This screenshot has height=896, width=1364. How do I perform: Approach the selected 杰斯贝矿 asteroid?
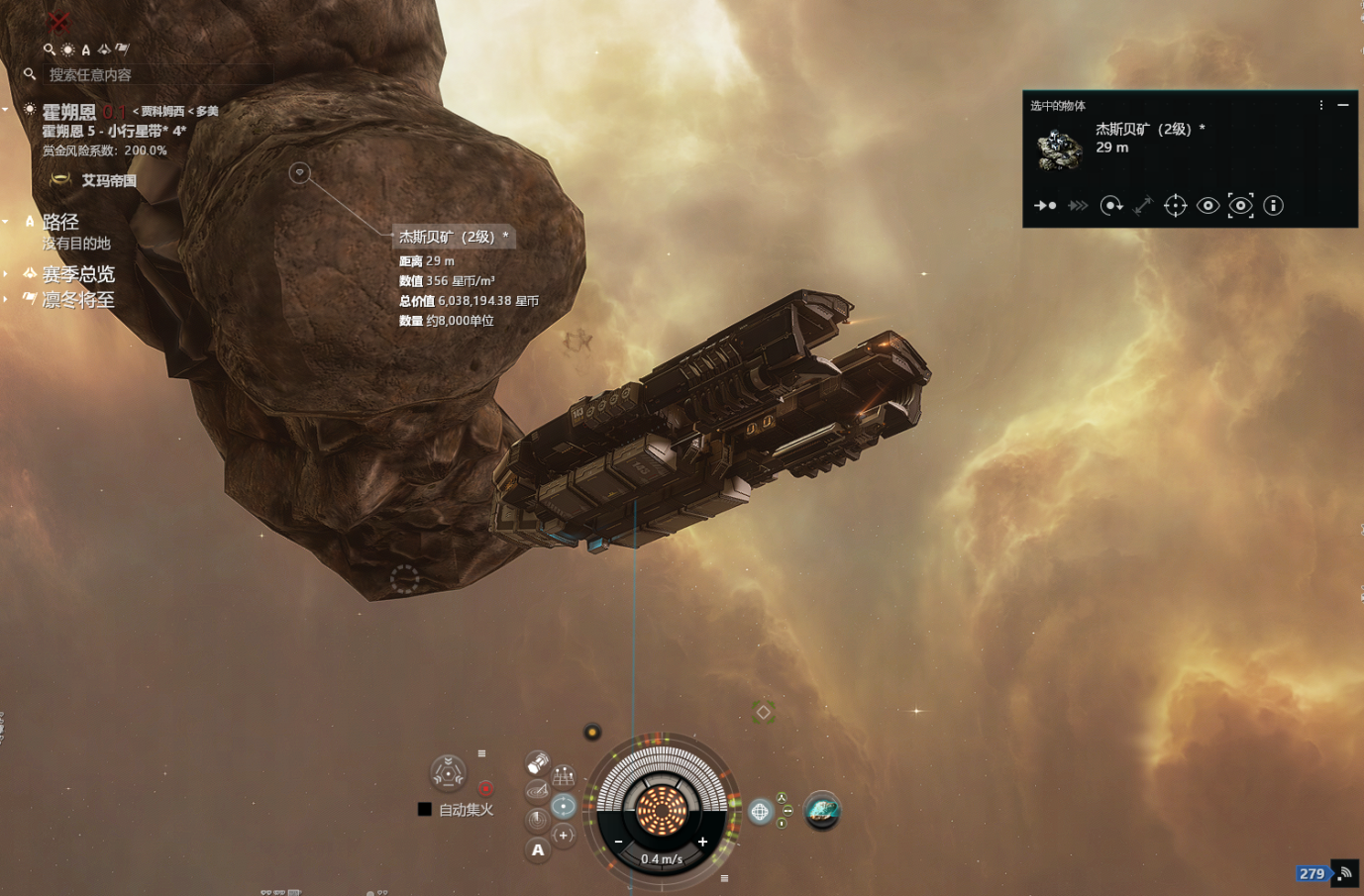click(x=1045, y=206)
